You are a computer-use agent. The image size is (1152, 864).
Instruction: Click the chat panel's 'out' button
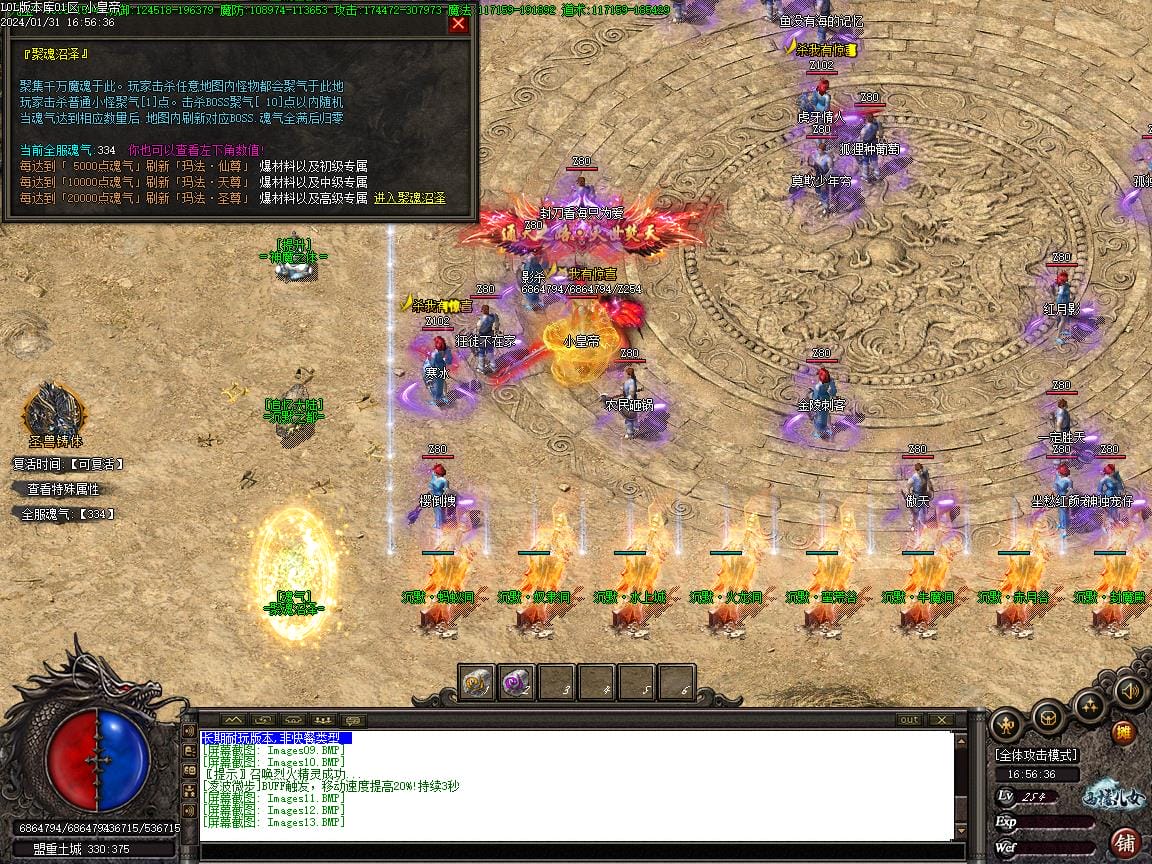pyautogui.click(x=909, y=720)
